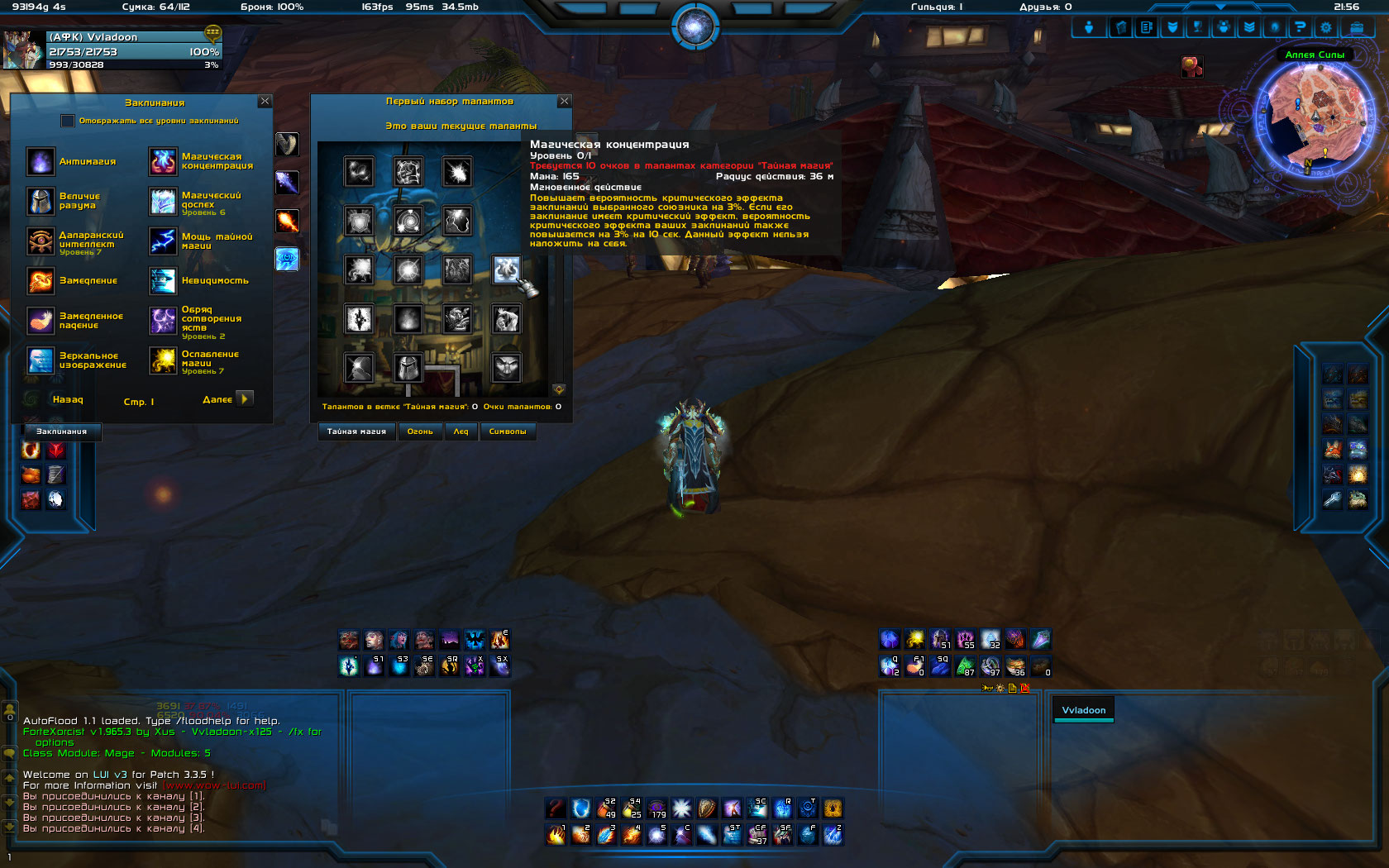This screenshot has width=1389, height=868.
Task: Select the Дапаранский интеллект spell icon
Action: click(x=41, y=241)
